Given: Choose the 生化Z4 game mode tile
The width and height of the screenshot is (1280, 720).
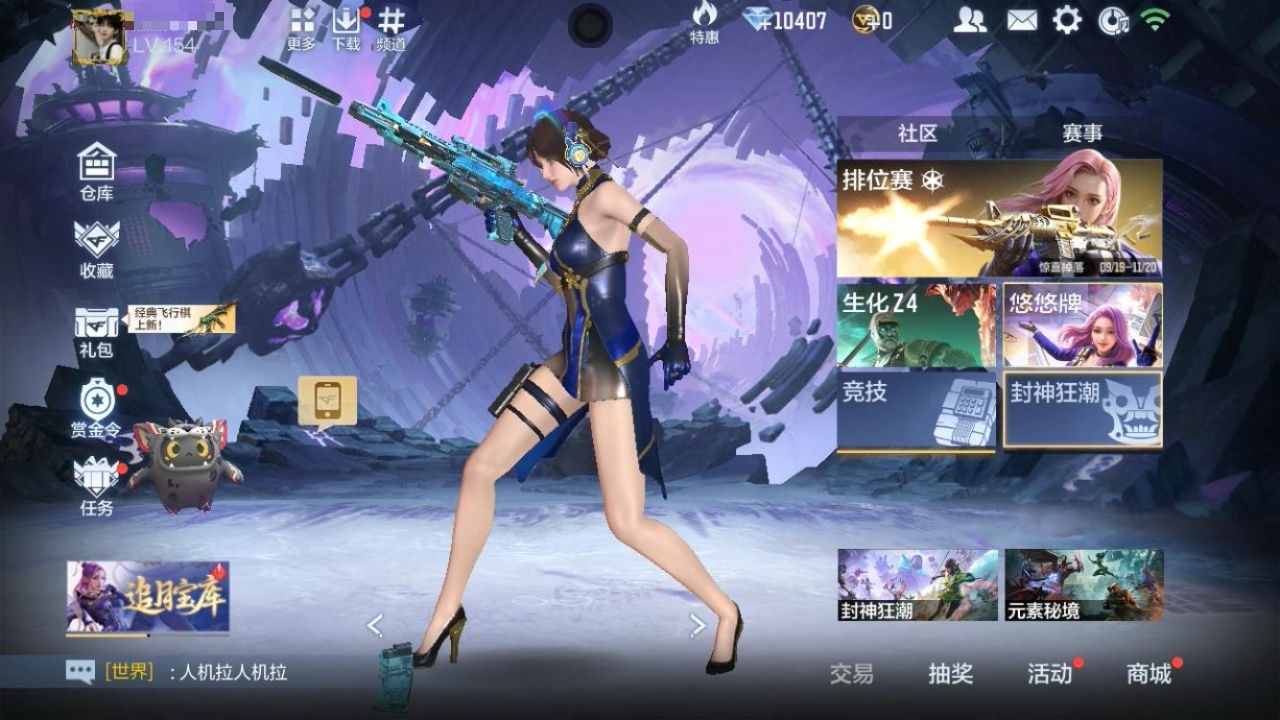Looking at the screenshot, I should 916,325.
